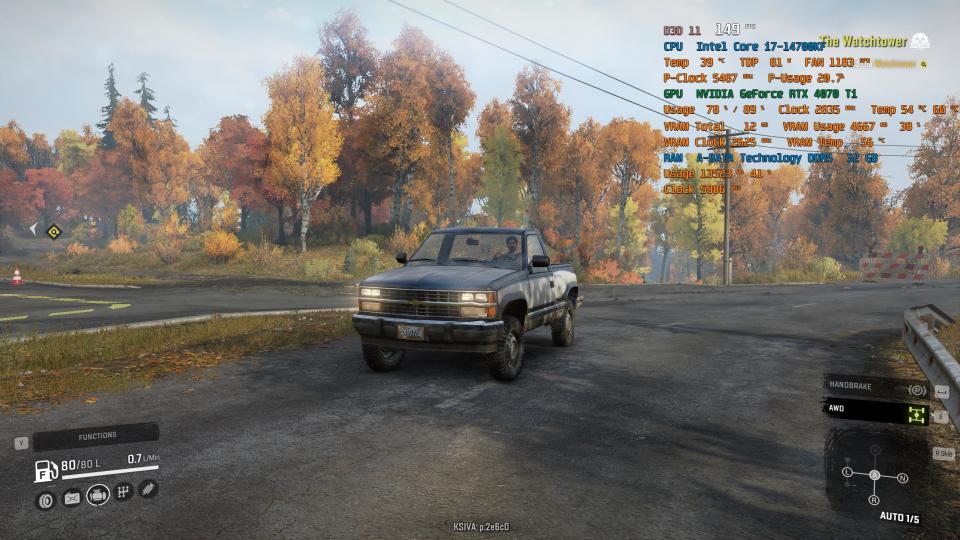Select the tire status icon
960x540 pixels.
coord(45,500)
